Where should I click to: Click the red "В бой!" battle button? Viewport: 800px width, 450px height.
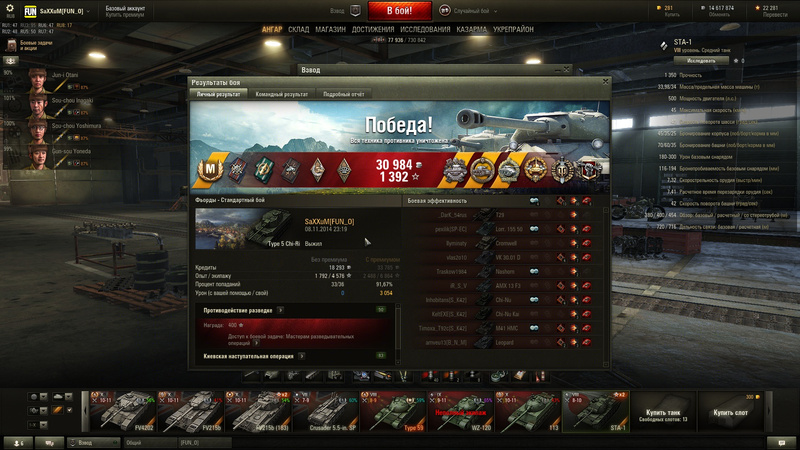click(400, 11)
